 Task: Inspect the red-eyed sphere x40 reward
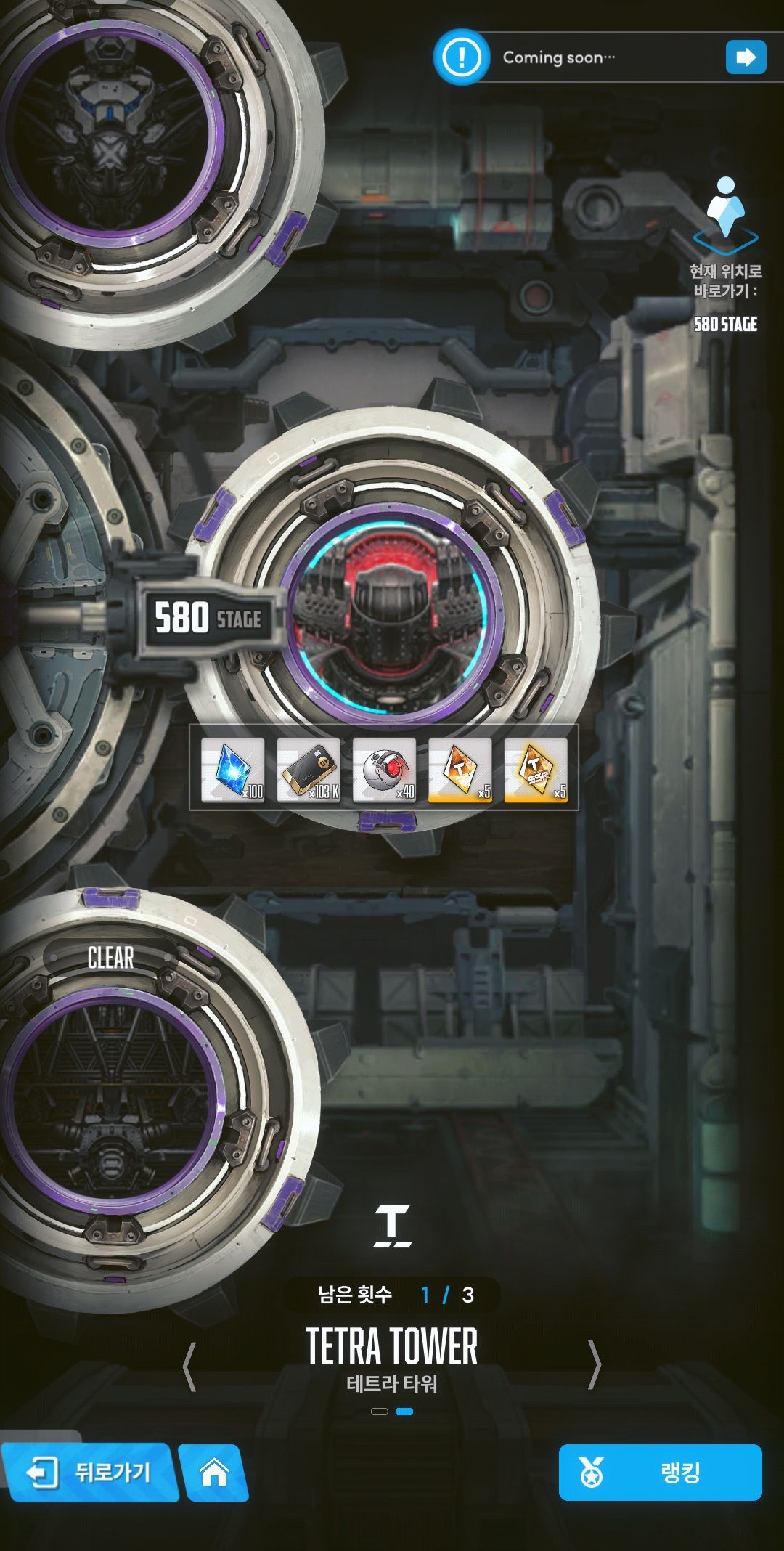click(385, 770)
